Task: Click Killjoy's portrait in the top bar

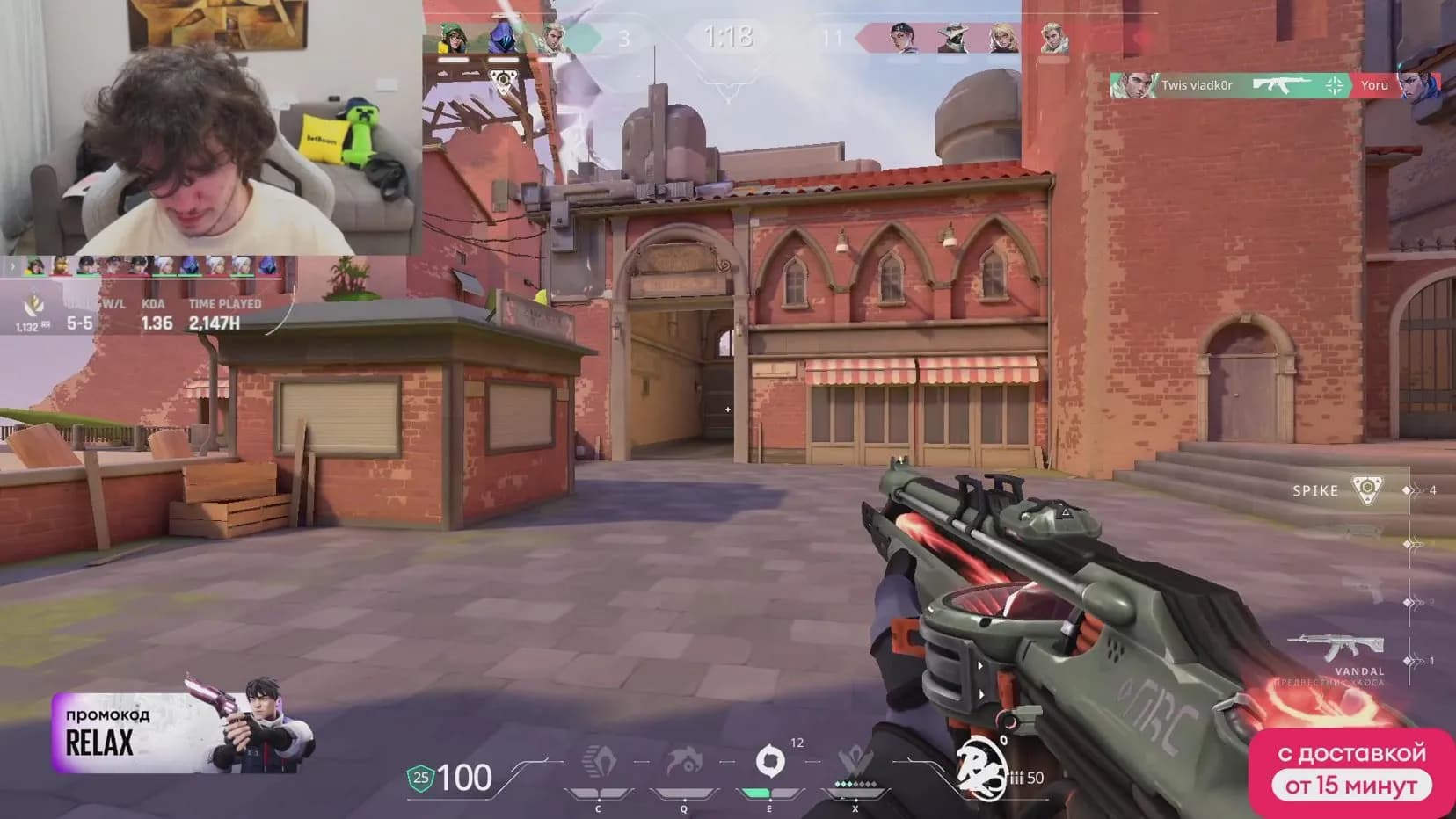Action: click(452, 39)
